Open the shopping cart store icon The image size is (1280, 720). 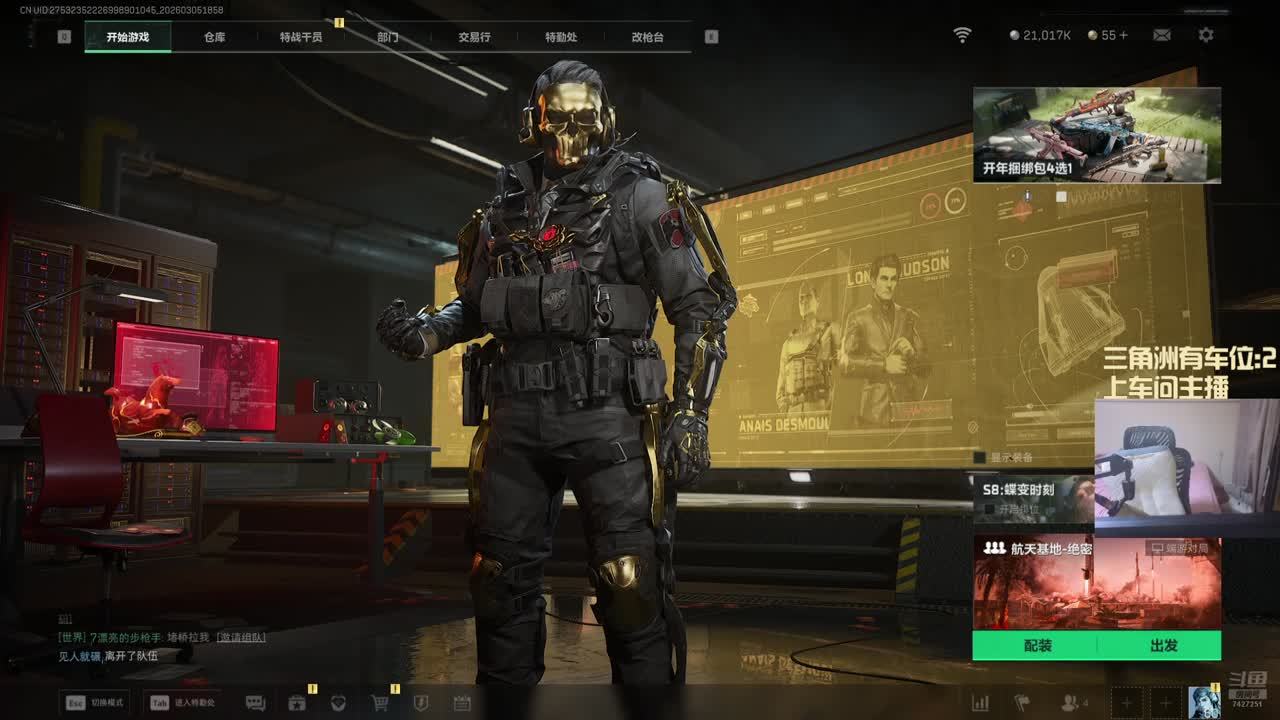380,703
